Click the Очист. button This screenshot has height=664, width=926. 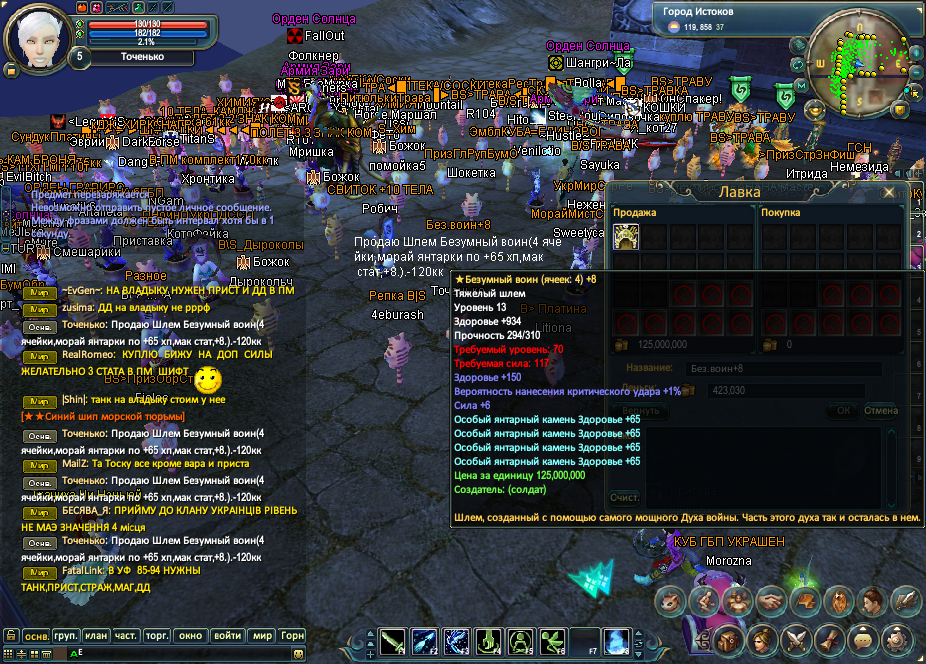[x=625, y=497]
